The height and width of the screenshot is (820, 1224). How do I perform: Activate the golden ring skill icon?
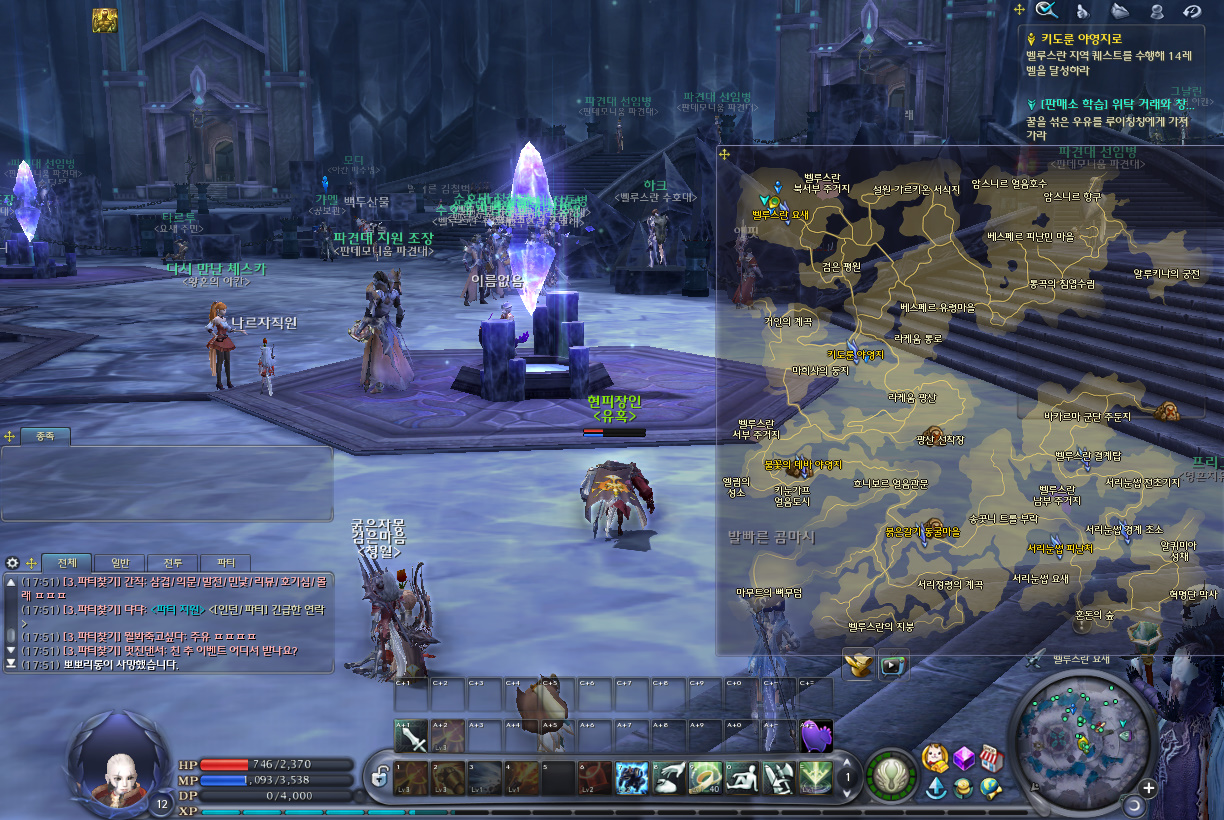[706, 777]
